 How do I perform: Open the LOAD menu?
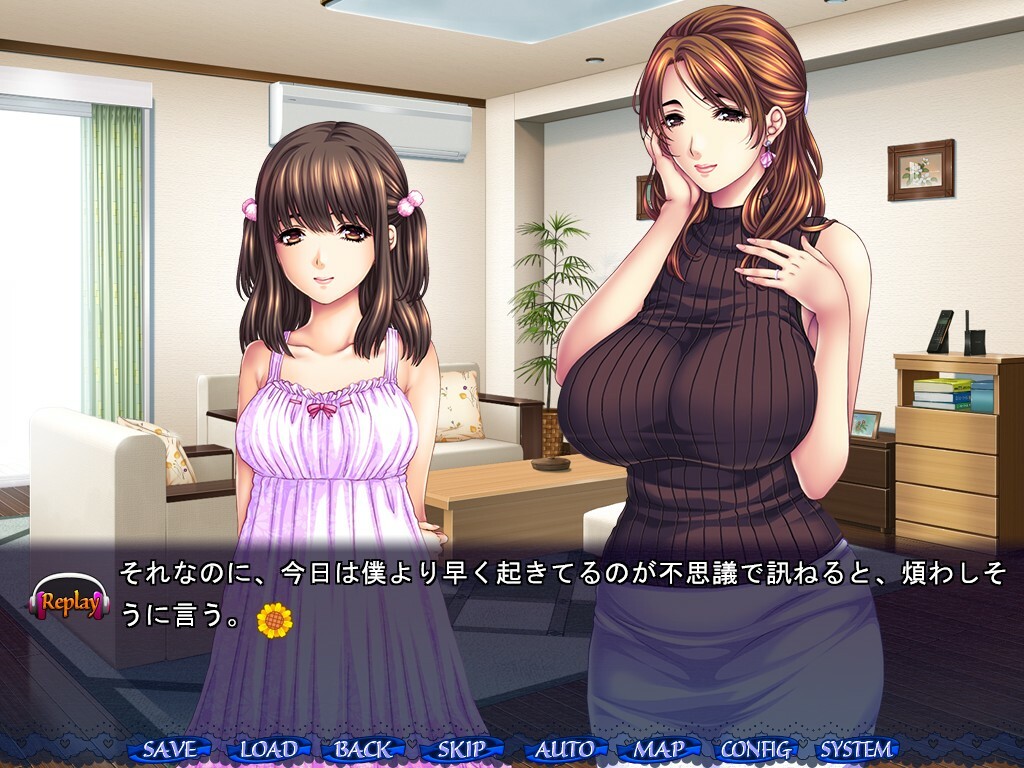point(268,749)
